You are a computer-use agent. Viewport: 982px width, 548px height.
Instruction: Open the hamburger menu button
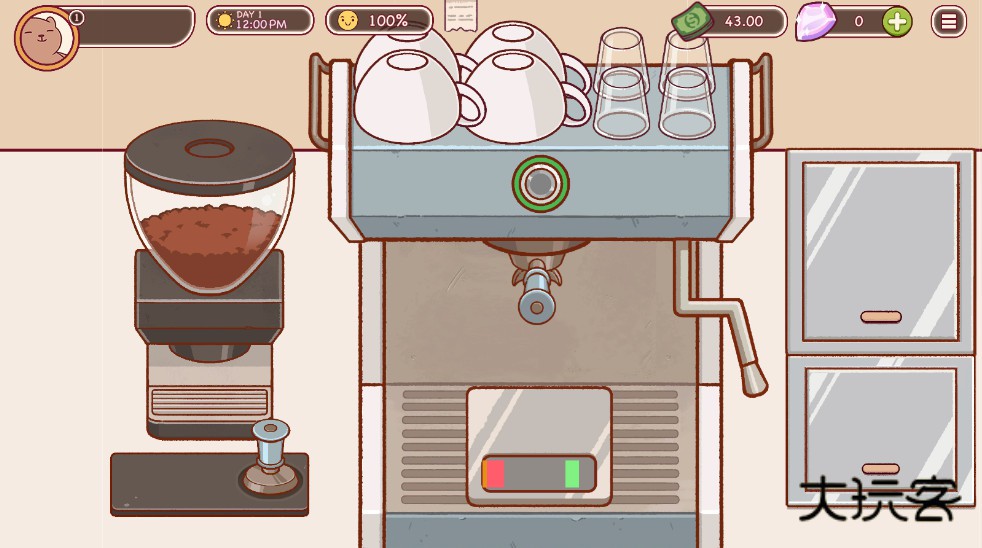click(948, 21)
